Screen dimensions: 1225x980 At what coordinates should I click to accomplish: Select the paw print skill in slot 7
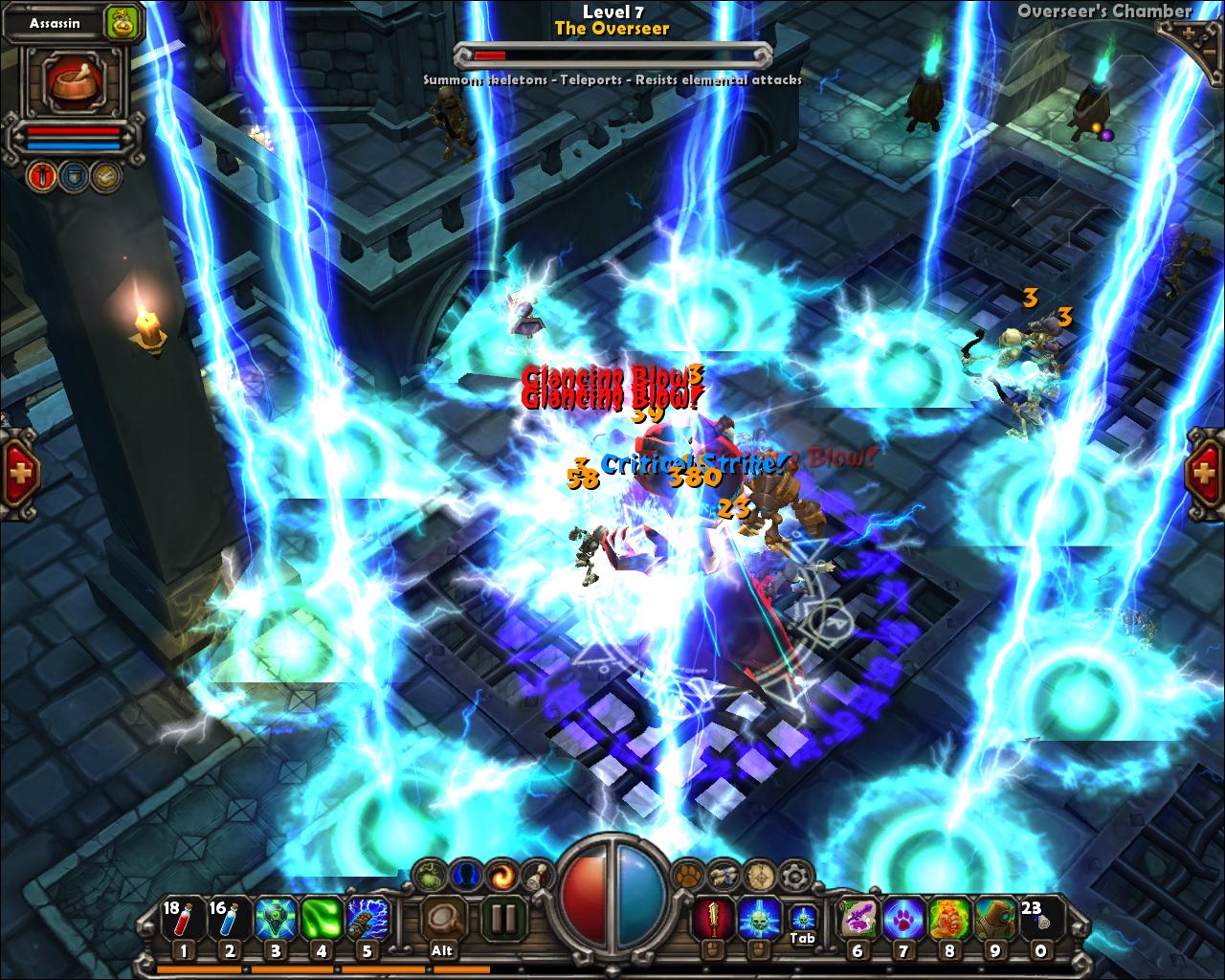click(x=903, y=919)
